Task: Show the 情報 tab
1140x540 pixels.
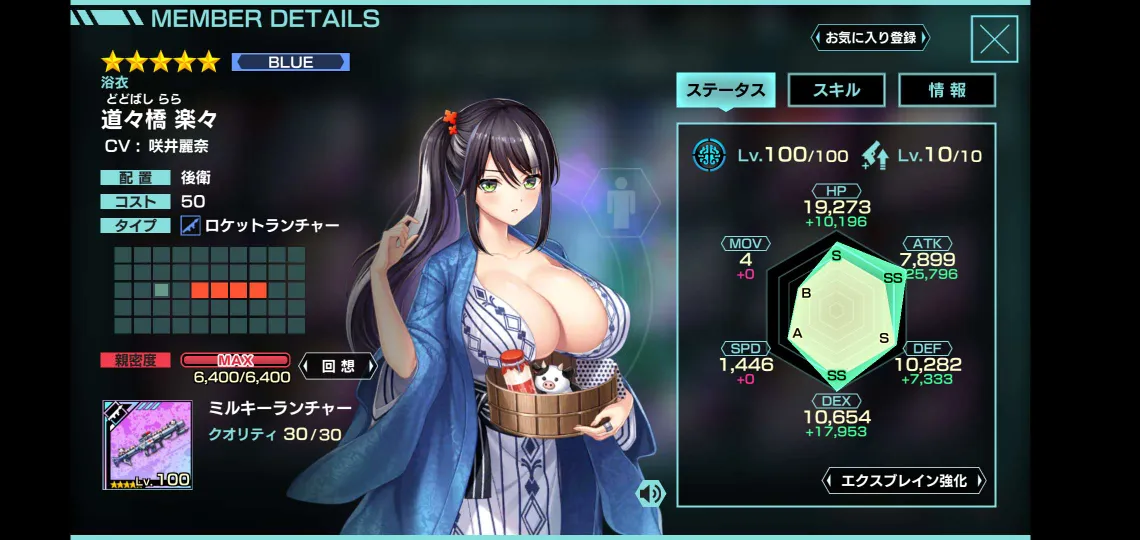Action: click(946, 90)
